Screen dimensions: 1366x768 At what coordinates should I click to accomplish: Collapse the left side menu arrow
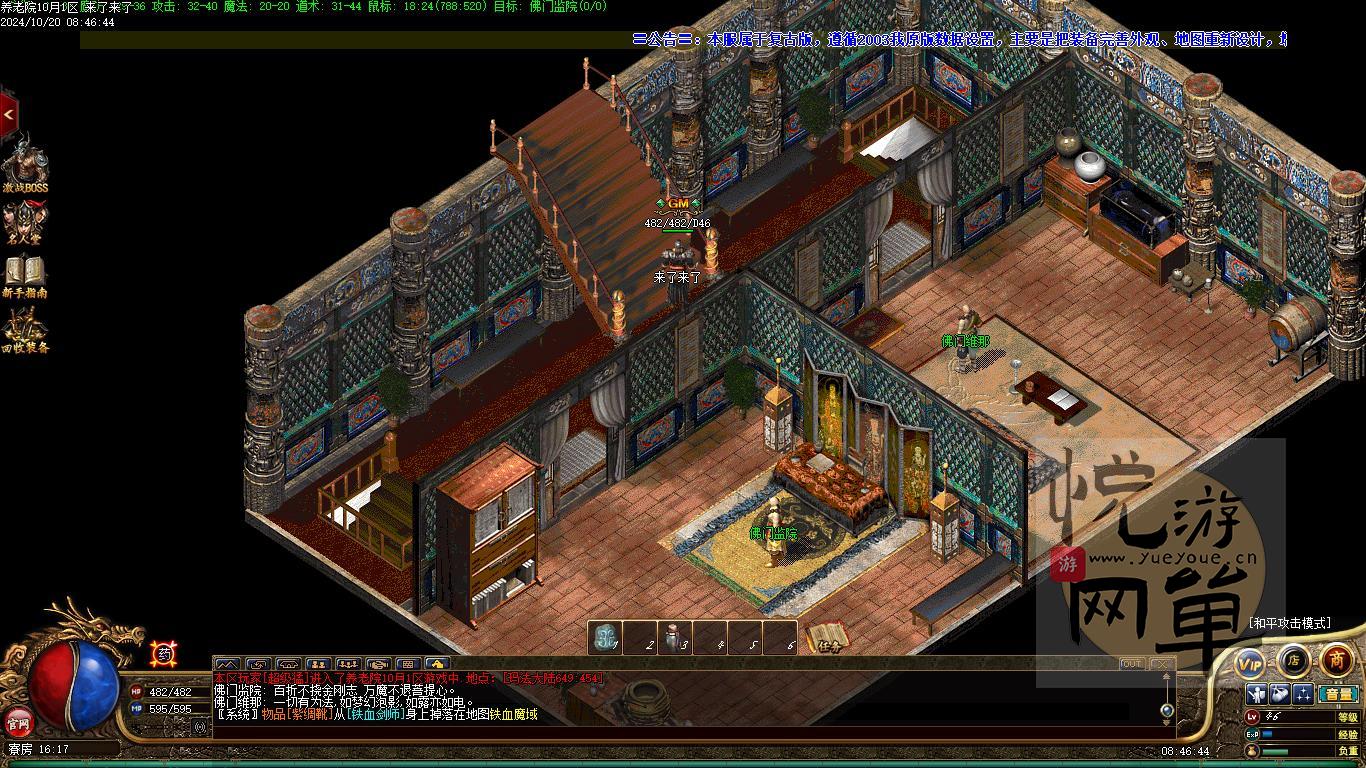click(8, 115)
